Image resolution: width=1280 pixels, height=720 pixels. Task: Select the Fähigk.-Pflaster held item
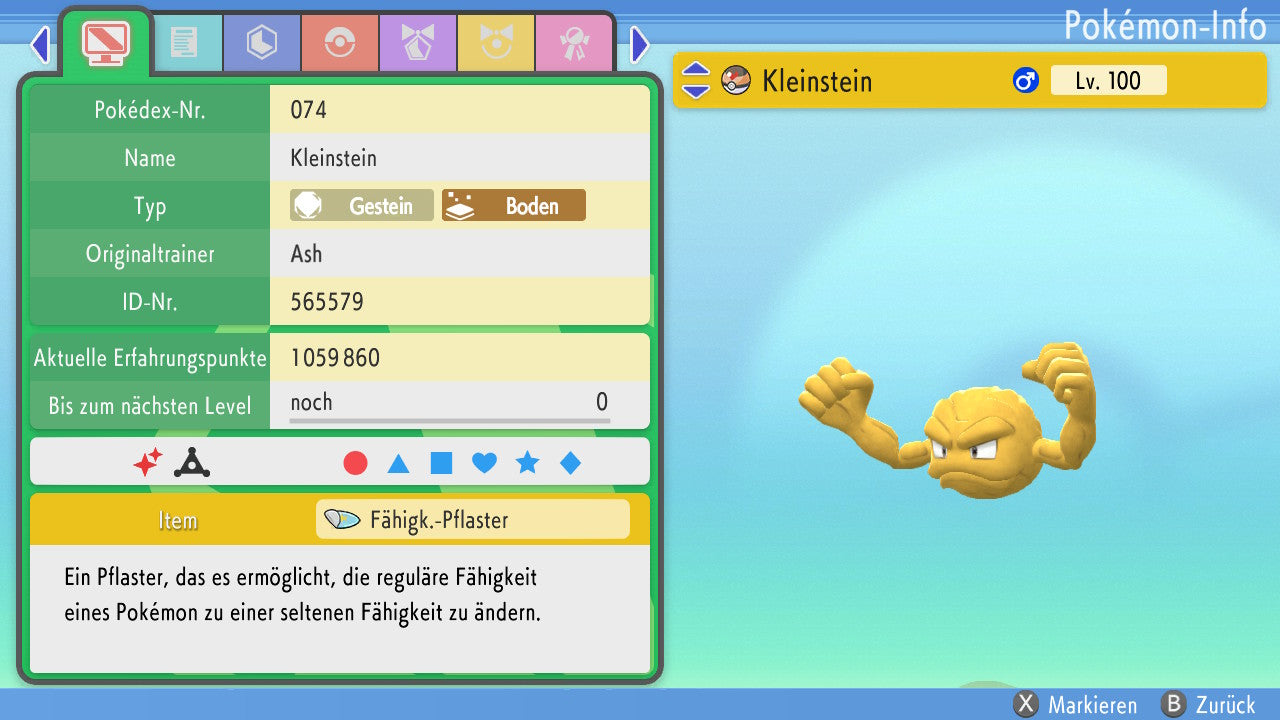pos(472,520)
